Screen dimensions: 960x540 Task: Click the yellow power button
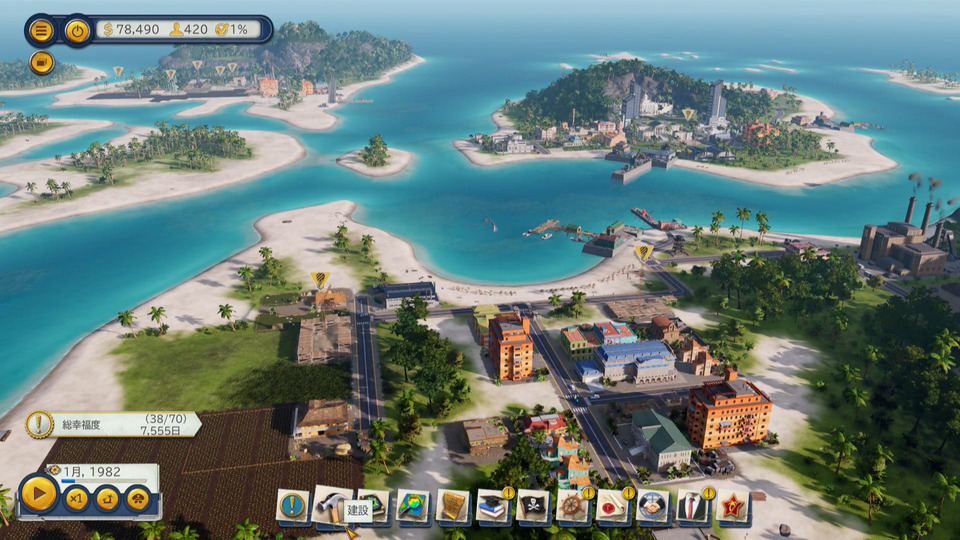[x=77, y=30]
